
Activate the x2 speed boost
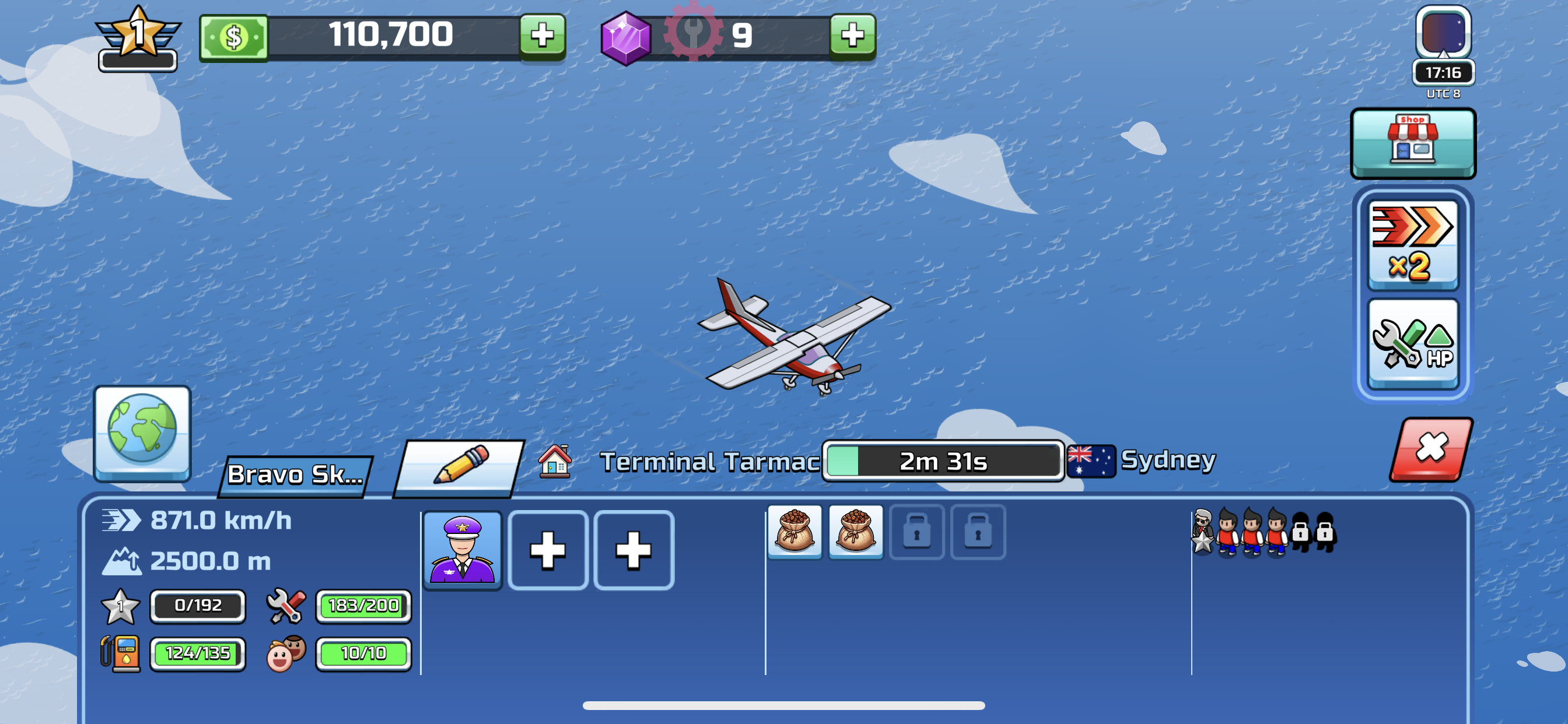(1413, 246)
